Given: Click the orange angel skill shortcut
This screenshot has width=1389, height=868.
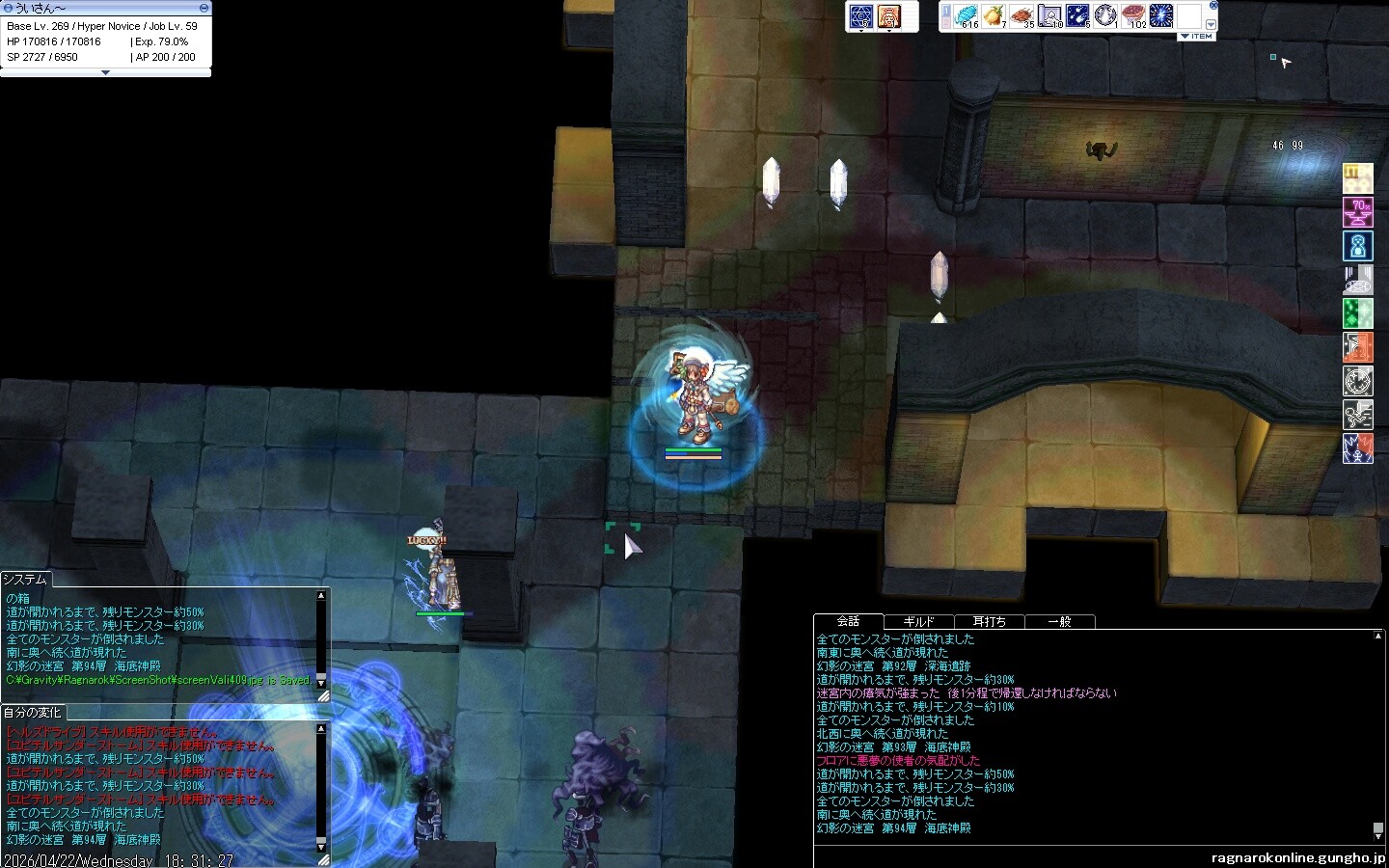Looking at the screenshot, I should click(x=889, y=15).
